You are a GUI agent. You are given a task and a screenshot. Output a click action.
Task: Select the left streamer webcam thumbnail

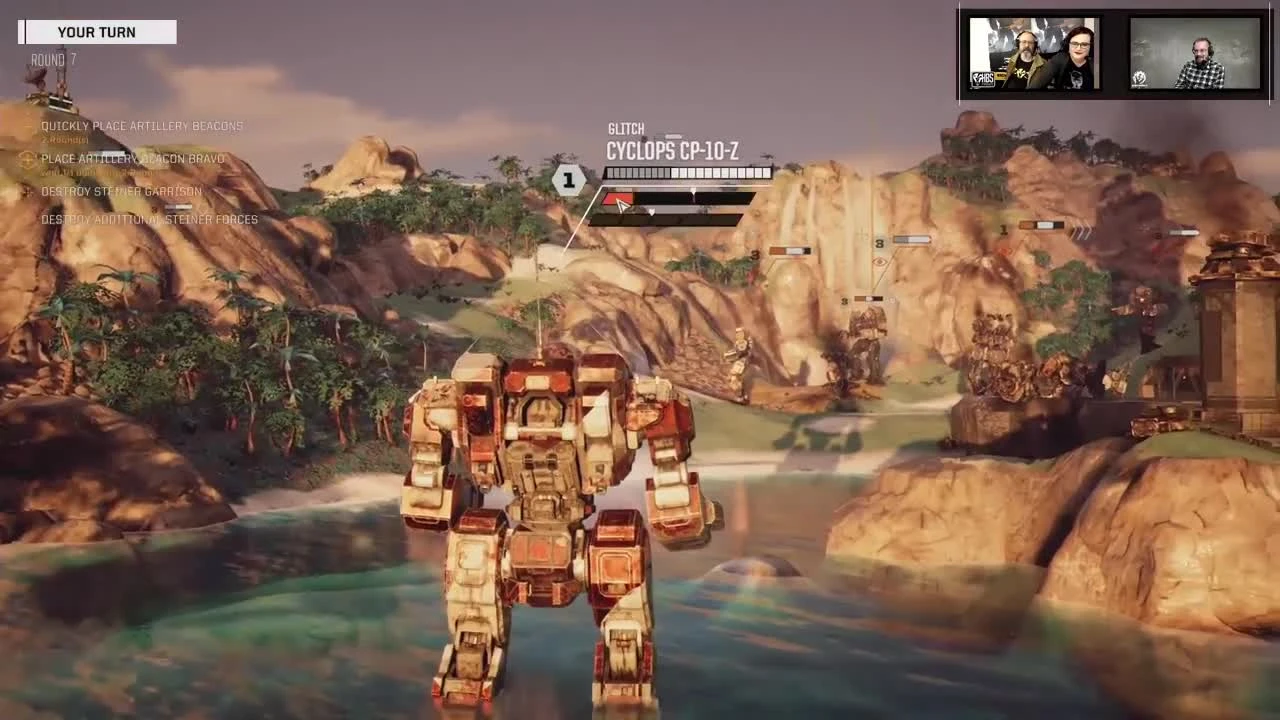[1033, 53]
